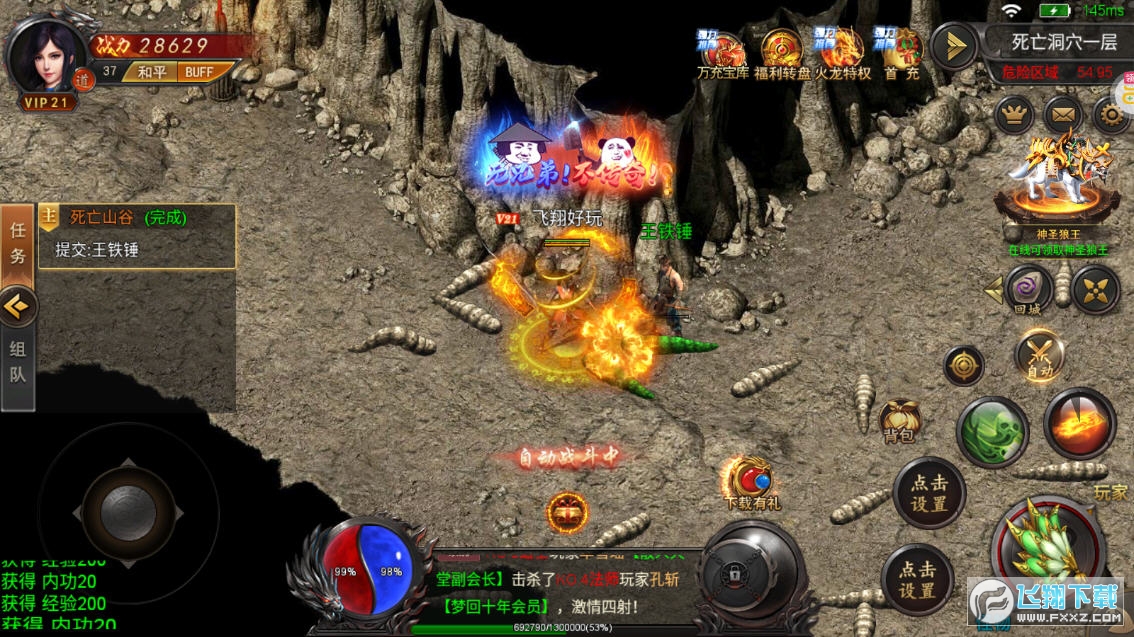The image size is (1134, 637).
Task: Use the 回城 return to town scroll
Action: coord(1028,290)
